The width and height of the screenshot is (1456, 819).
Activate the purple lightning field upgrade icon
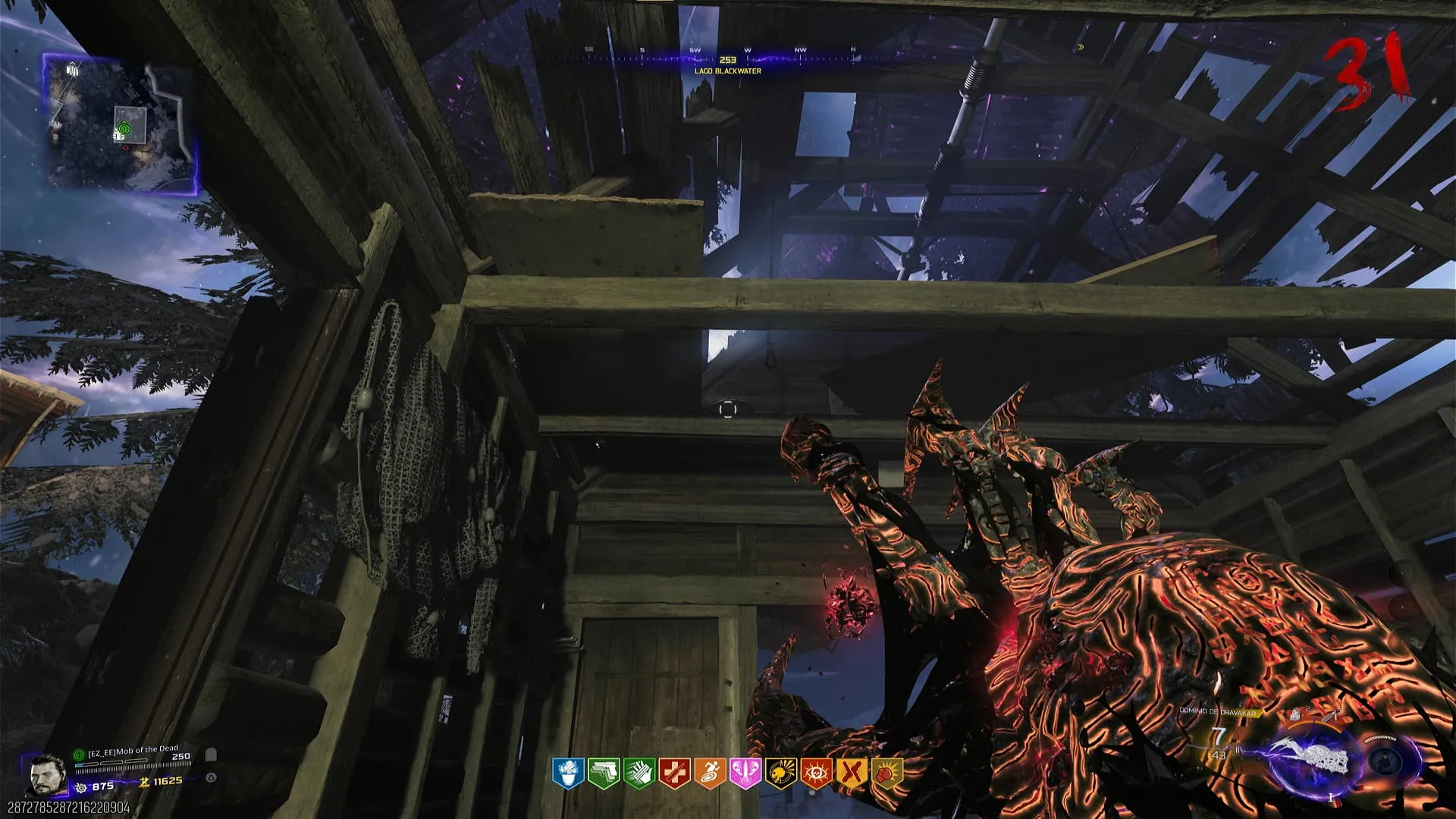pyautogui.click(x=1313, y=761)
